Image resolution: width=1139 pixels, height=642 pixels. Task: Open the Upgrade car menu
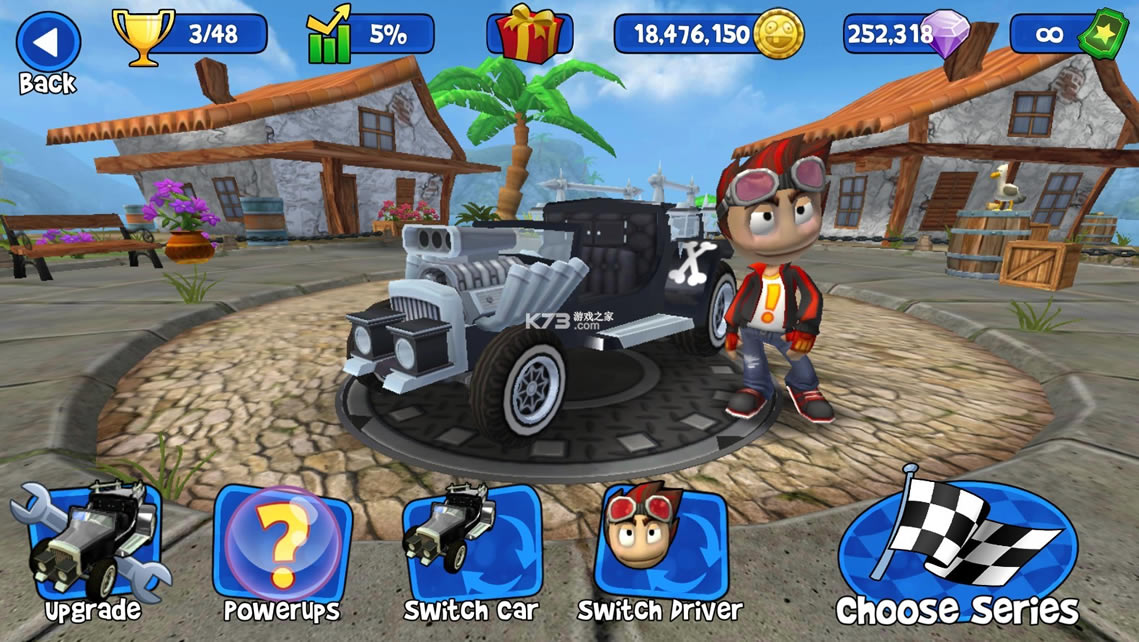point(92,545)
